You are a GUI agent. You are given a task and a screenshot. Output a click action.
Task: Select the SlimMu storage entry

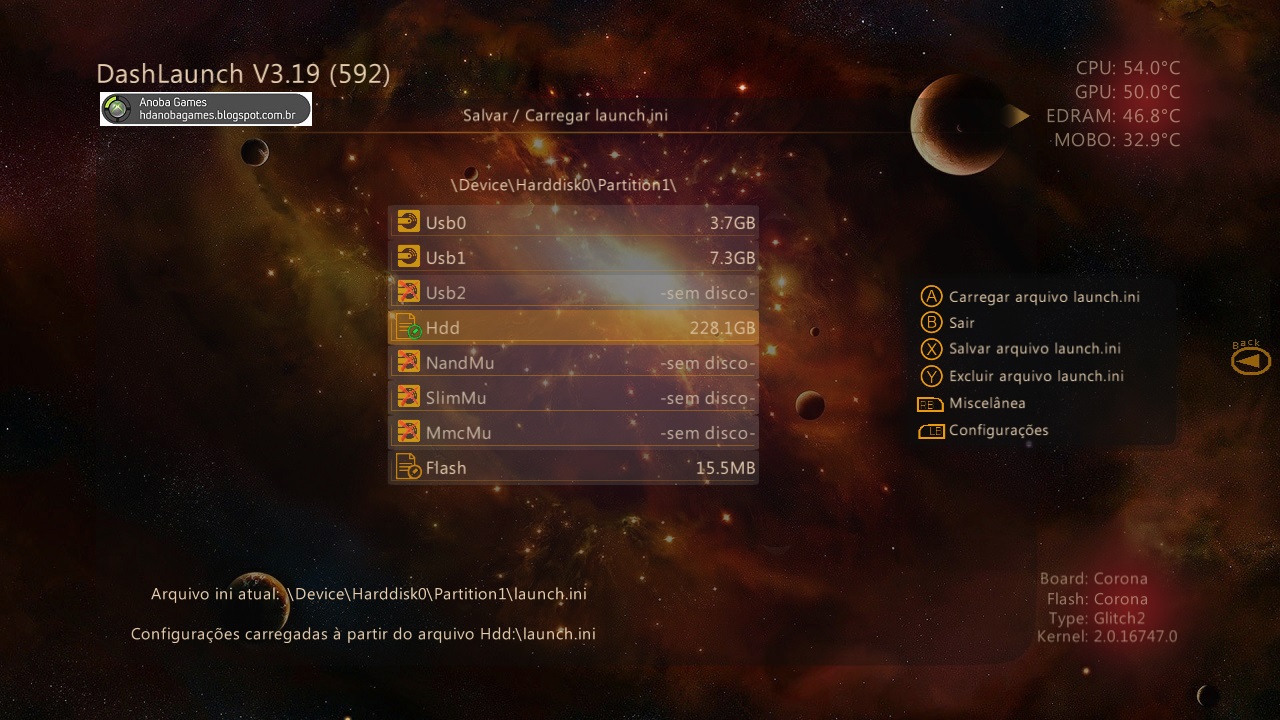(x=573, y=397)
